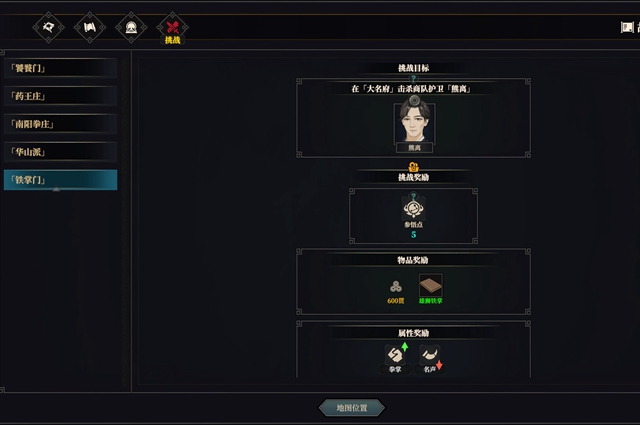Choose 药王庄 from the sect list
The image size is (640, 425).
(59, 96)
